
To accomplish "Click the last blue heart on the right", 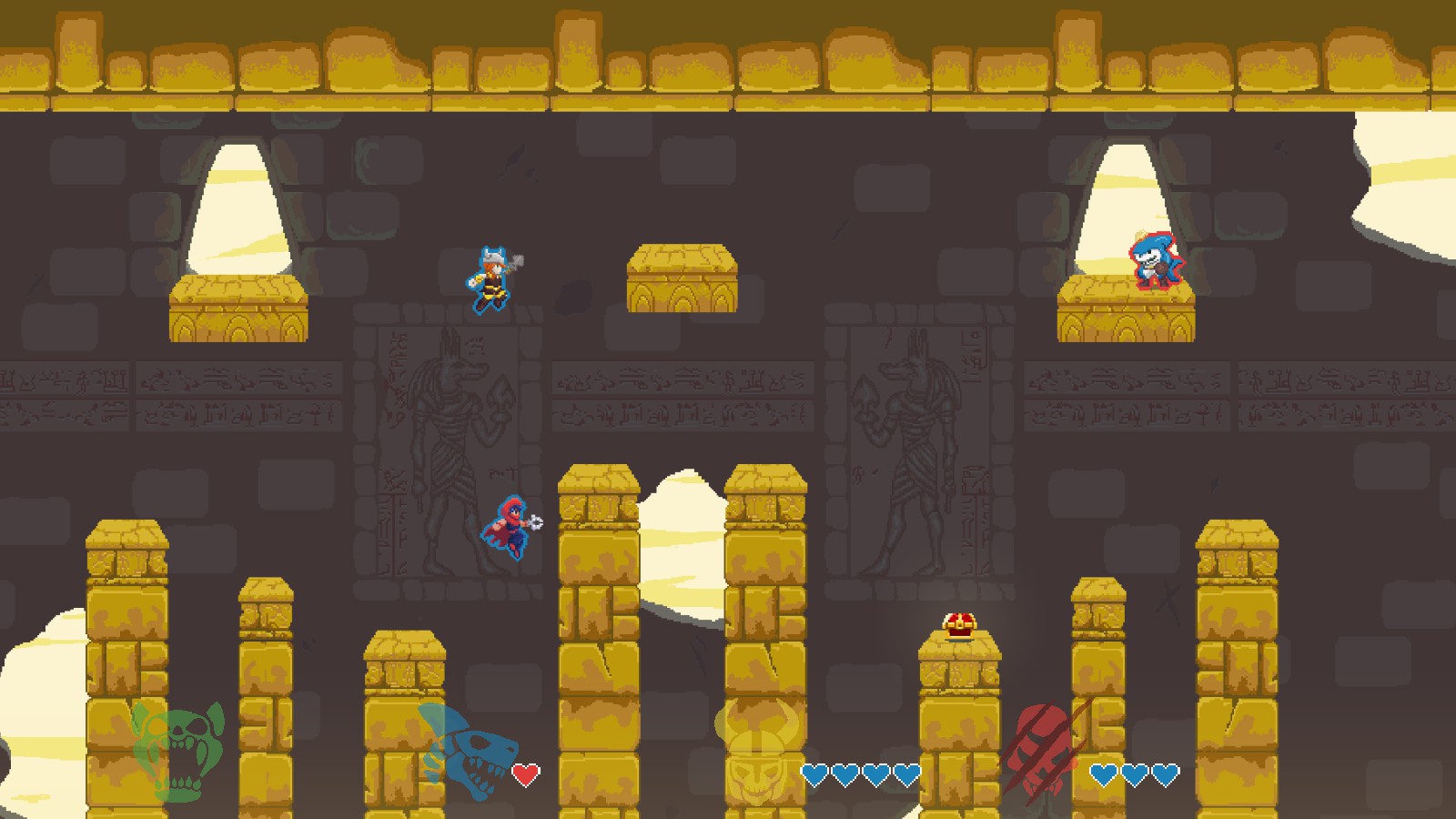I will click(x=1166, y=775).
